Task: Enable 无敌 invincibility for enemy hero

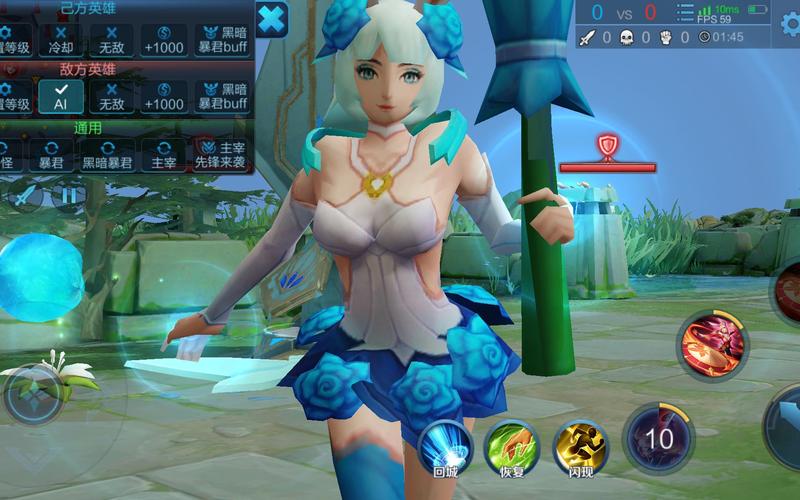Action: (111, 96)
